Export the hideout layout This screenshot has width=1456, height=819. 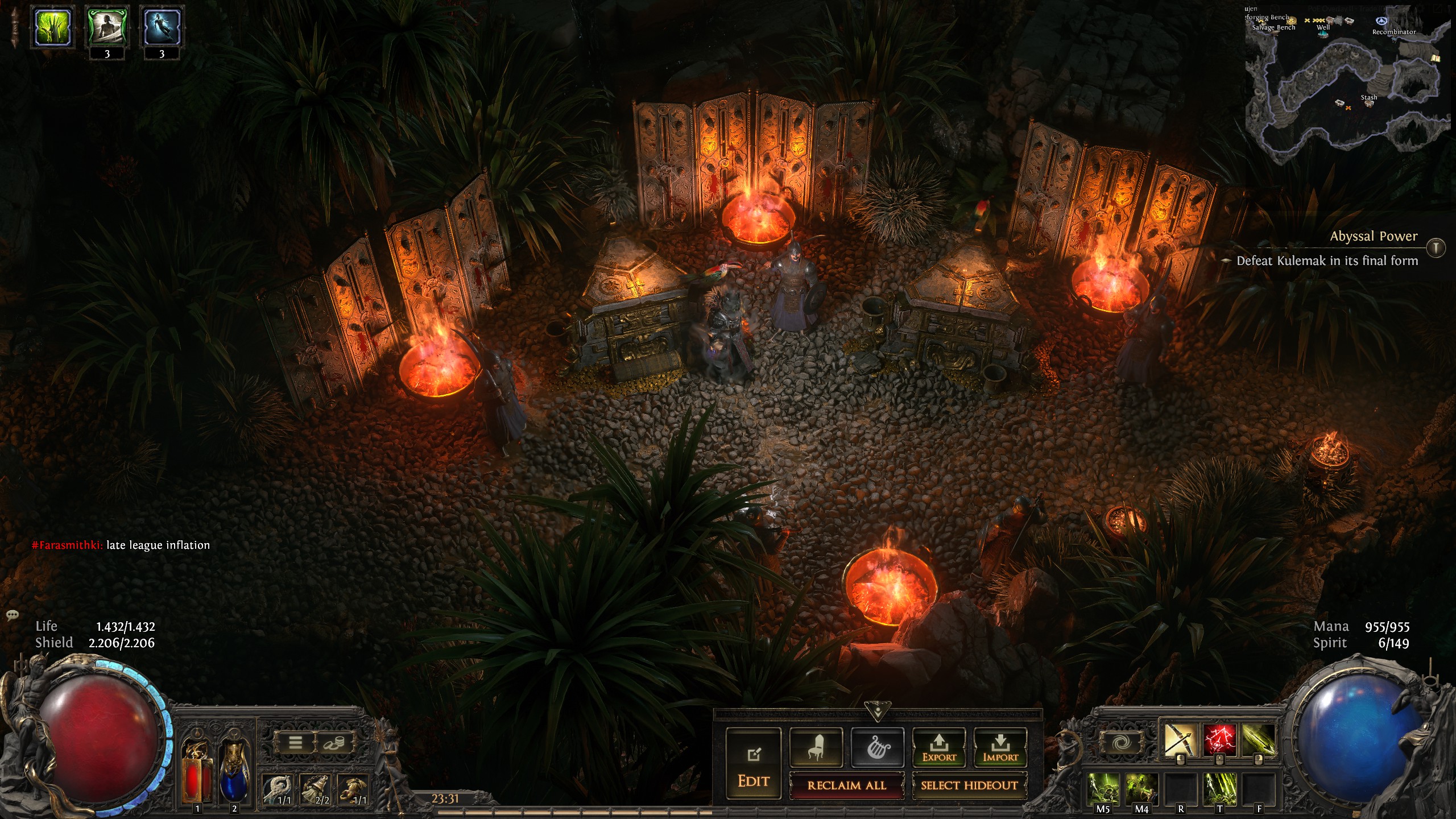(939, 747)
